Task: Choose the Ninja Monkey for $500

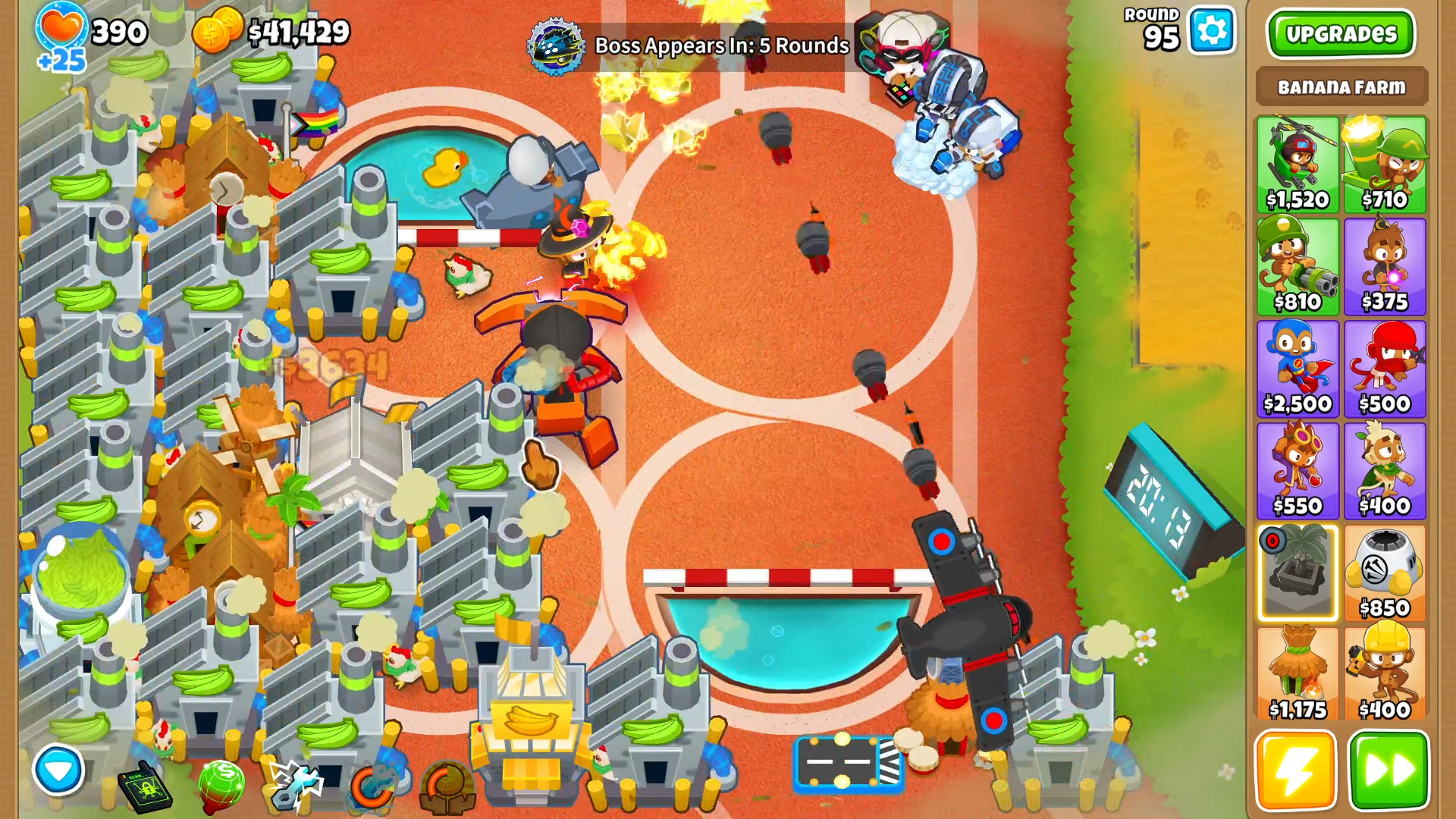Action: 1385,369
